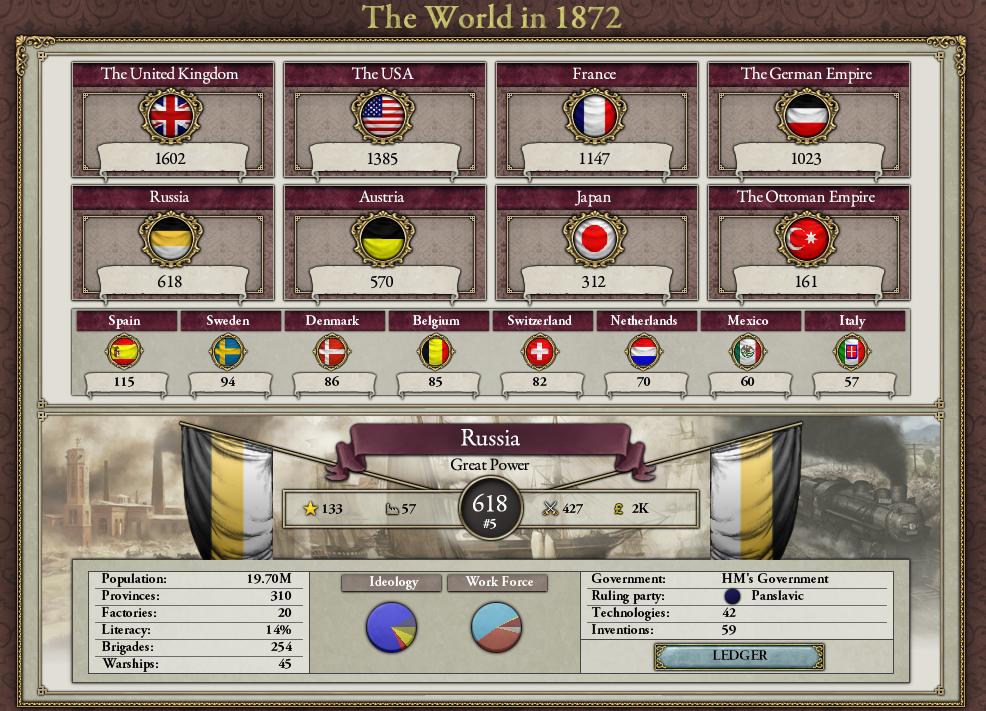Select the Netherlands flag

pyautogui.click(x=644, y=352)
